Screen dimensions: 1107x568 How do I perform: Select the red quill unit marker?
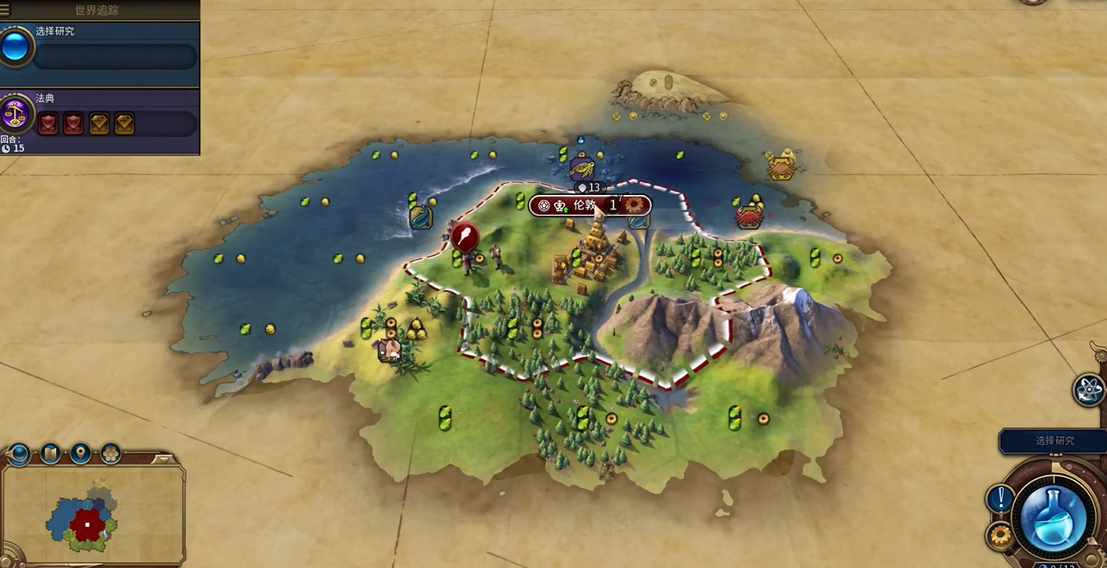[x=464, y=236]
